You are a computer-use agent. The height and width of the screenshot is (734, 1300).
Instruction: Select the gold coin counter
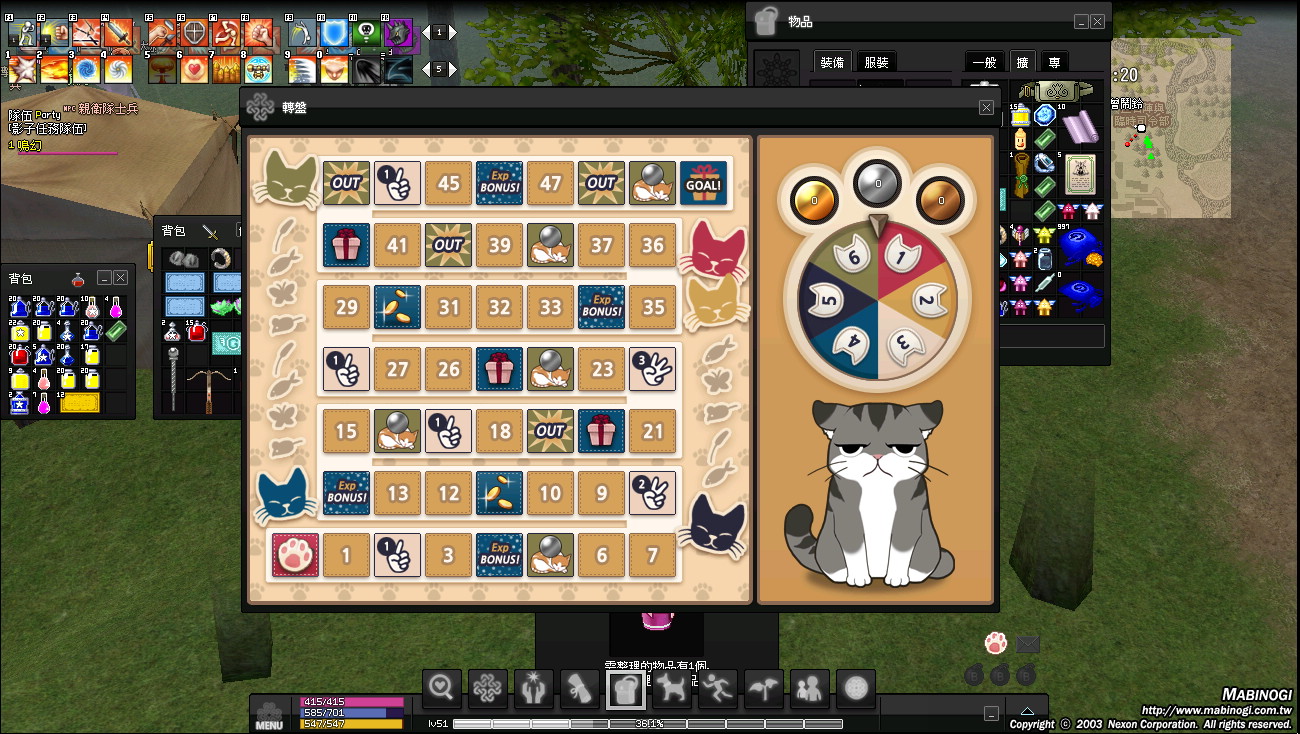click(x=814, y=200)
